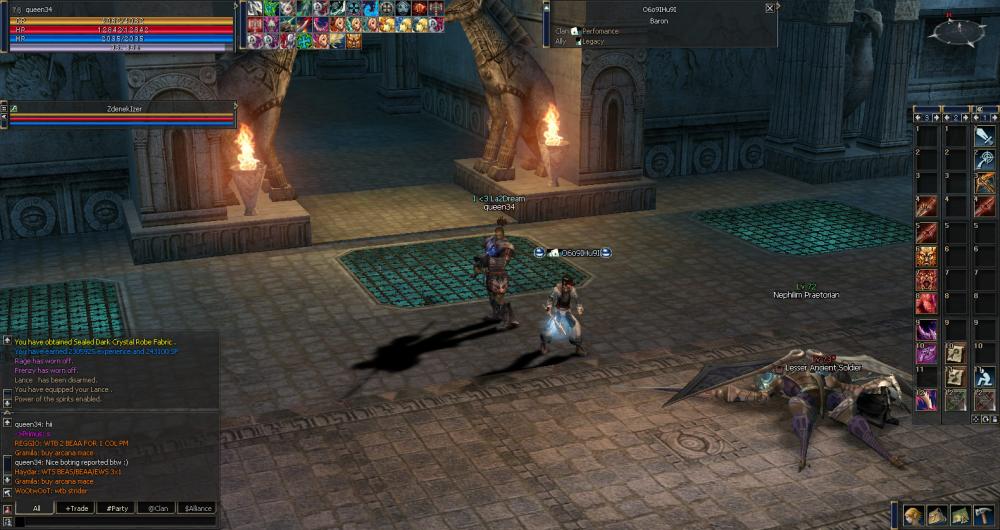Click the chat message input field
The height and width of the screenshot is (530, 1000).
point(115,522)
